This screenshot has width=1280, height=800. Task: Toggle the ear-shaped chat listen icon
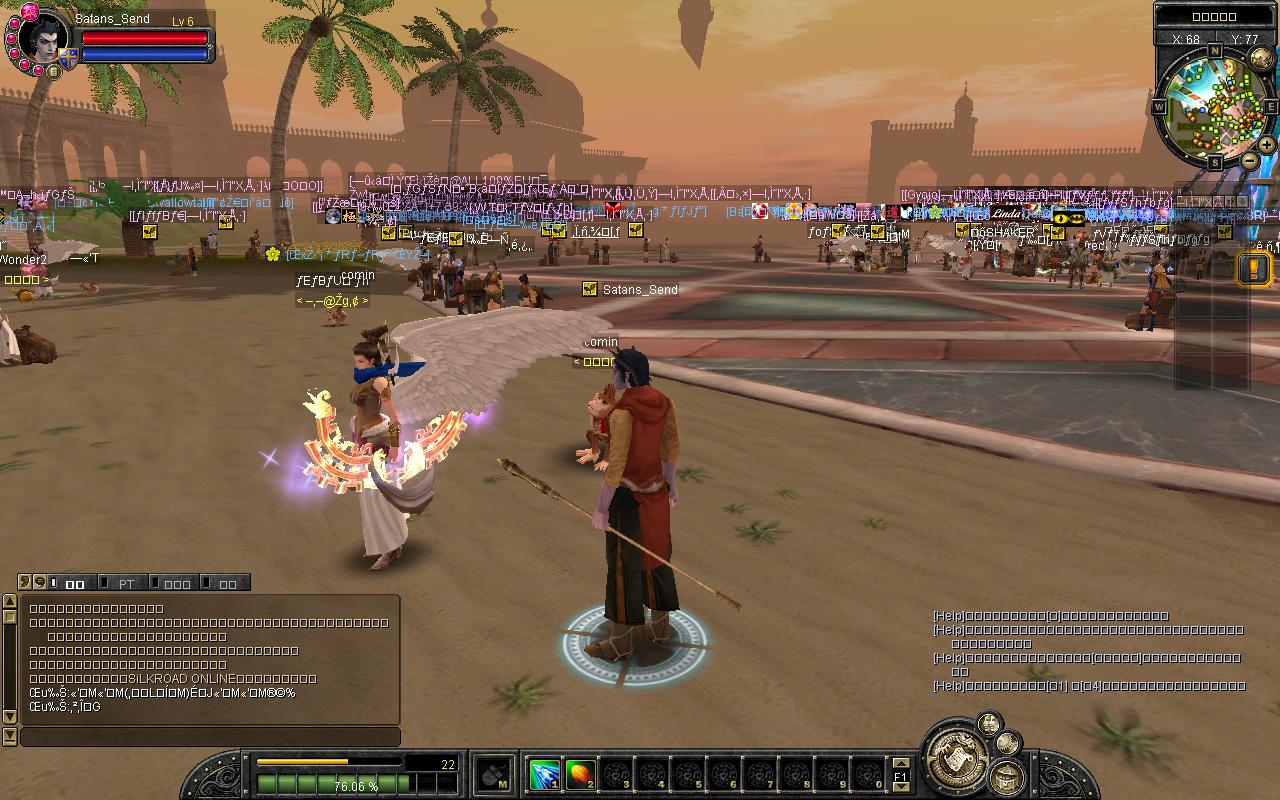(x=25, y=582)
